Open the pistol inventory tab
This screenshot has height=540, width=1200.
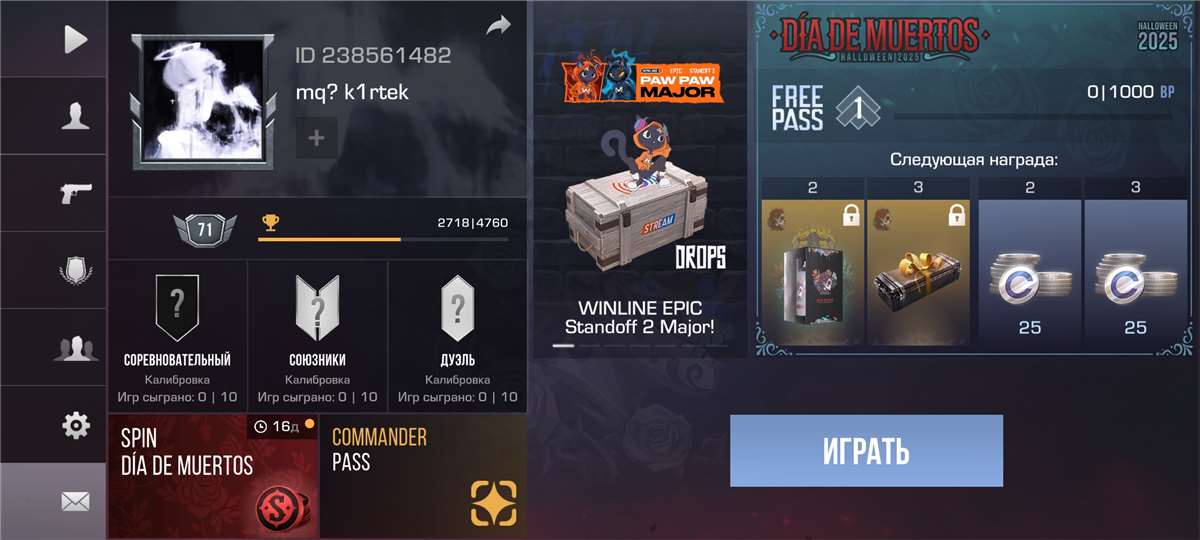(75, 193)
